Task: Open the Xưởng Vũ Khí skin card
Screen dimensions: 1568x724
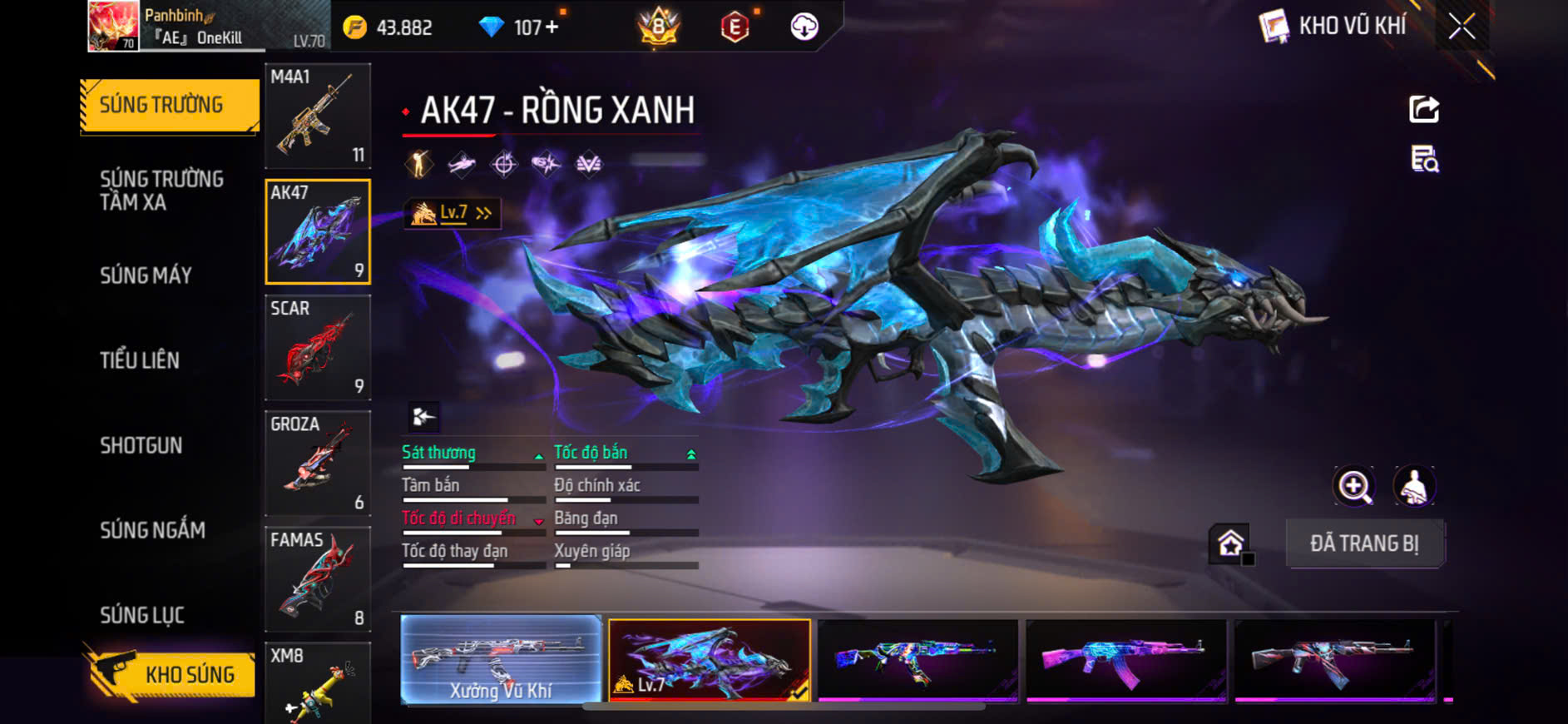Action: click(501, 660)
